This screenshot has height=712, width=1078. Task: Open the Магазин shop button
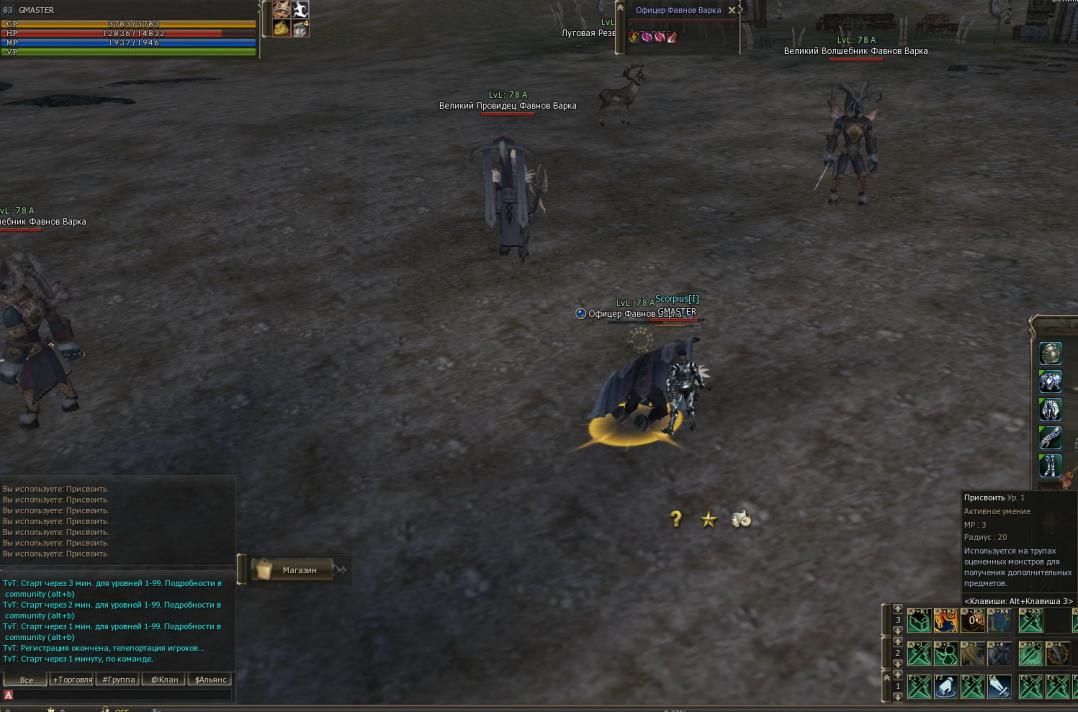[298, 570]
